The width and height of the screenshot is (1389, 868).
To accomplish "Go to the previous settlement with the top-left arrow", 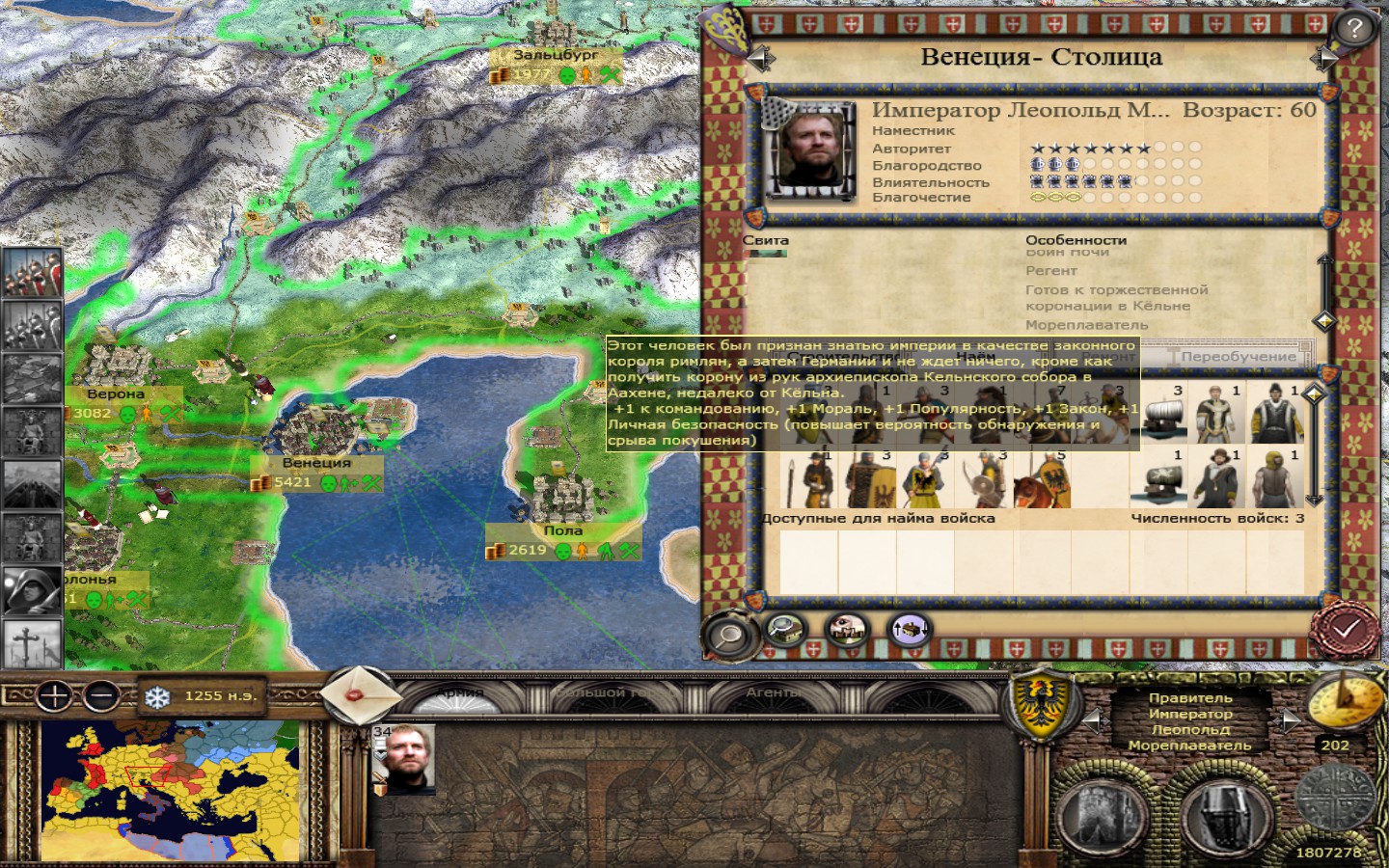I will point(761,59).
